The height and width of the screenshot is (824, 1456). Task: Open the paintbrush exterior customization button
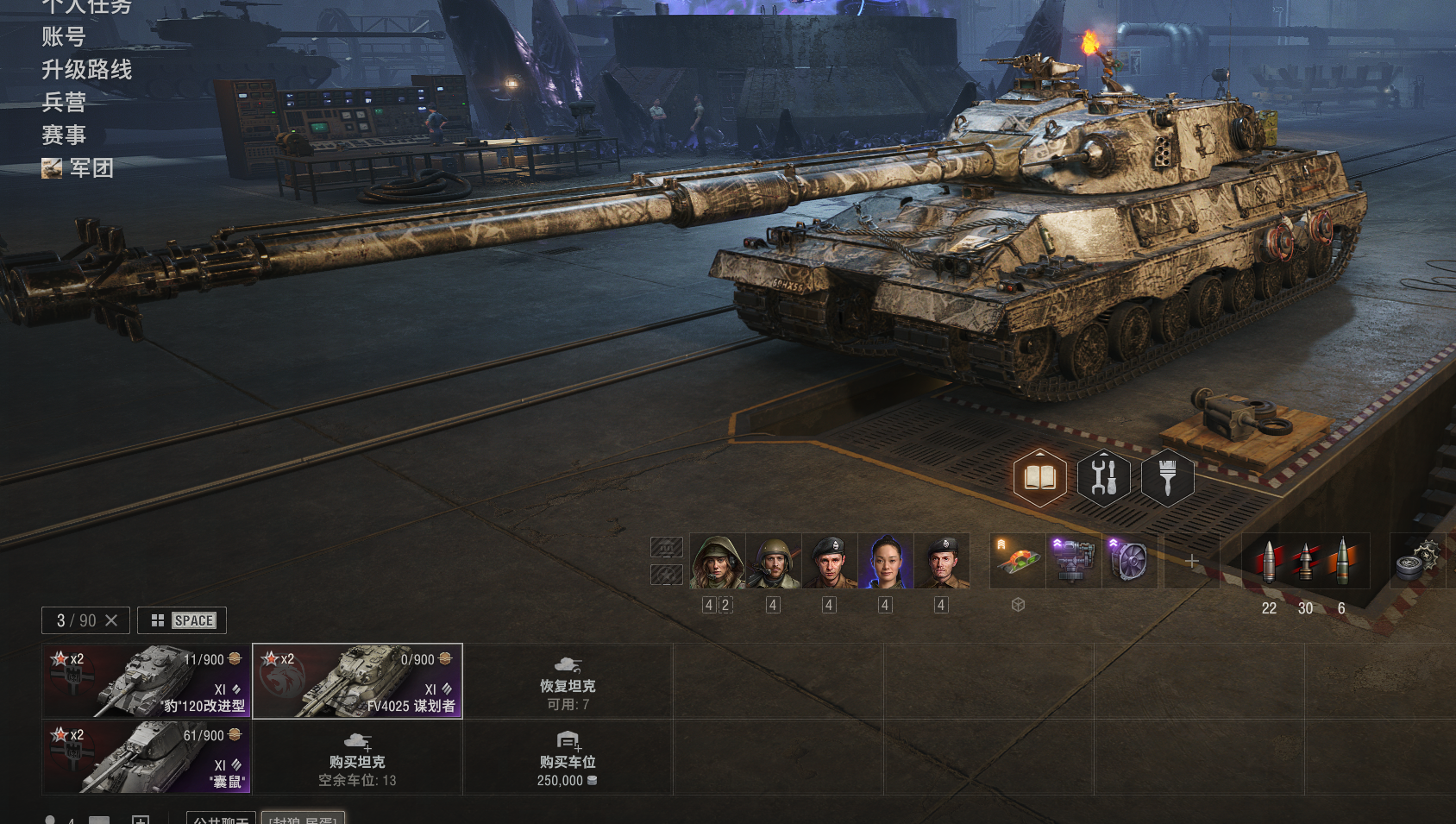click(x=1167, y=477)
